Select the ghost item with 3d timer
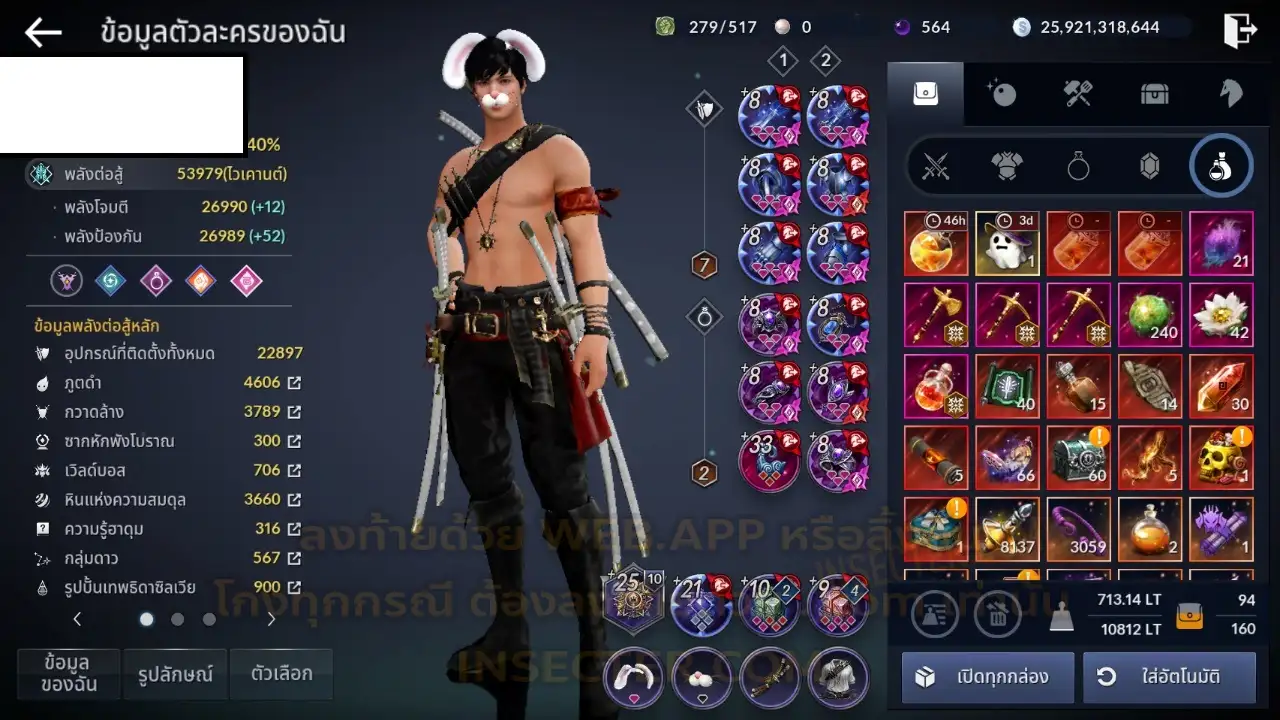Image resolution: width=1280 pixels, height=720 pixels. (1007, 243)
